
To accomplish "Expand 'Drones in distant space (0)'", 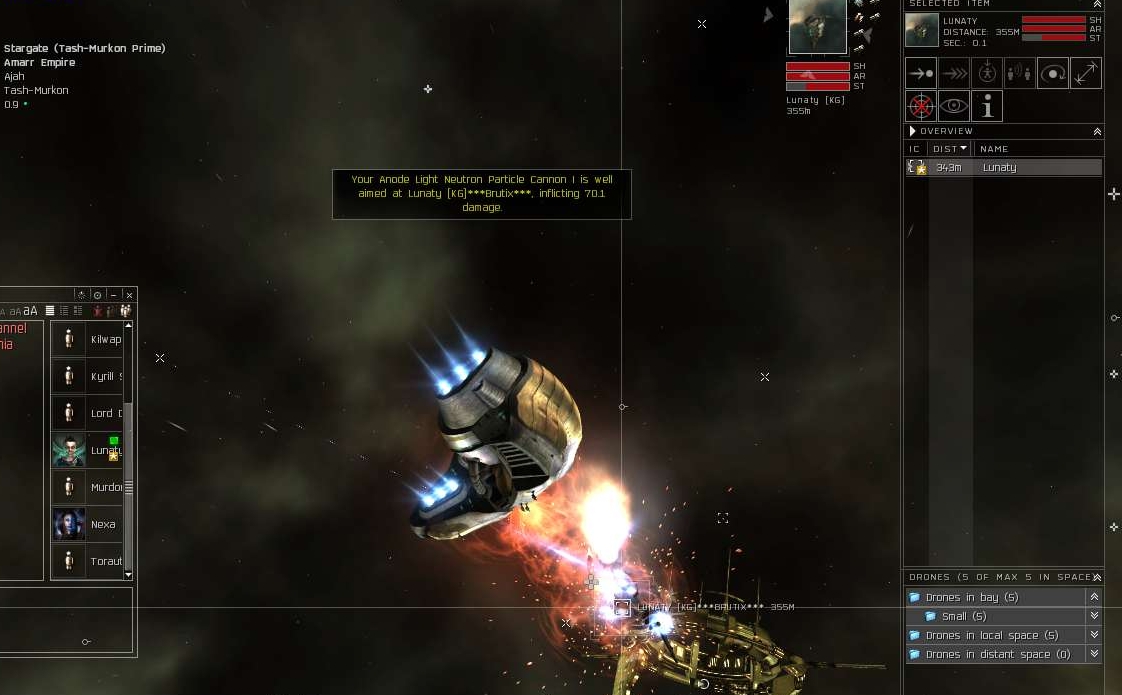I will pyautogui.click(x=1094, y=654).
